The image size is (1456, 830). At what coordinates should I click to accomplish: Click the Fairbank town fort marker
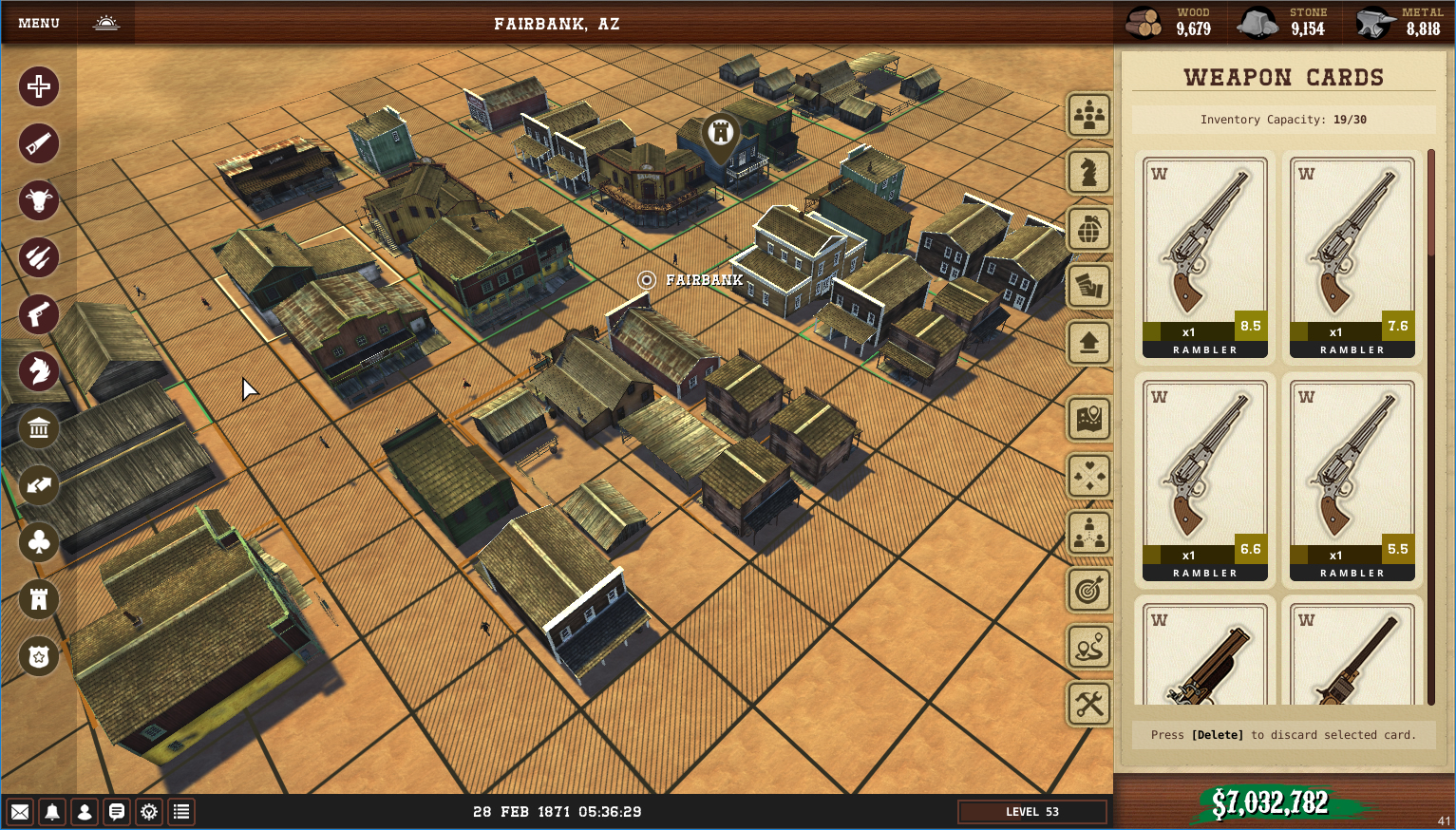click(x=721, y=133)
